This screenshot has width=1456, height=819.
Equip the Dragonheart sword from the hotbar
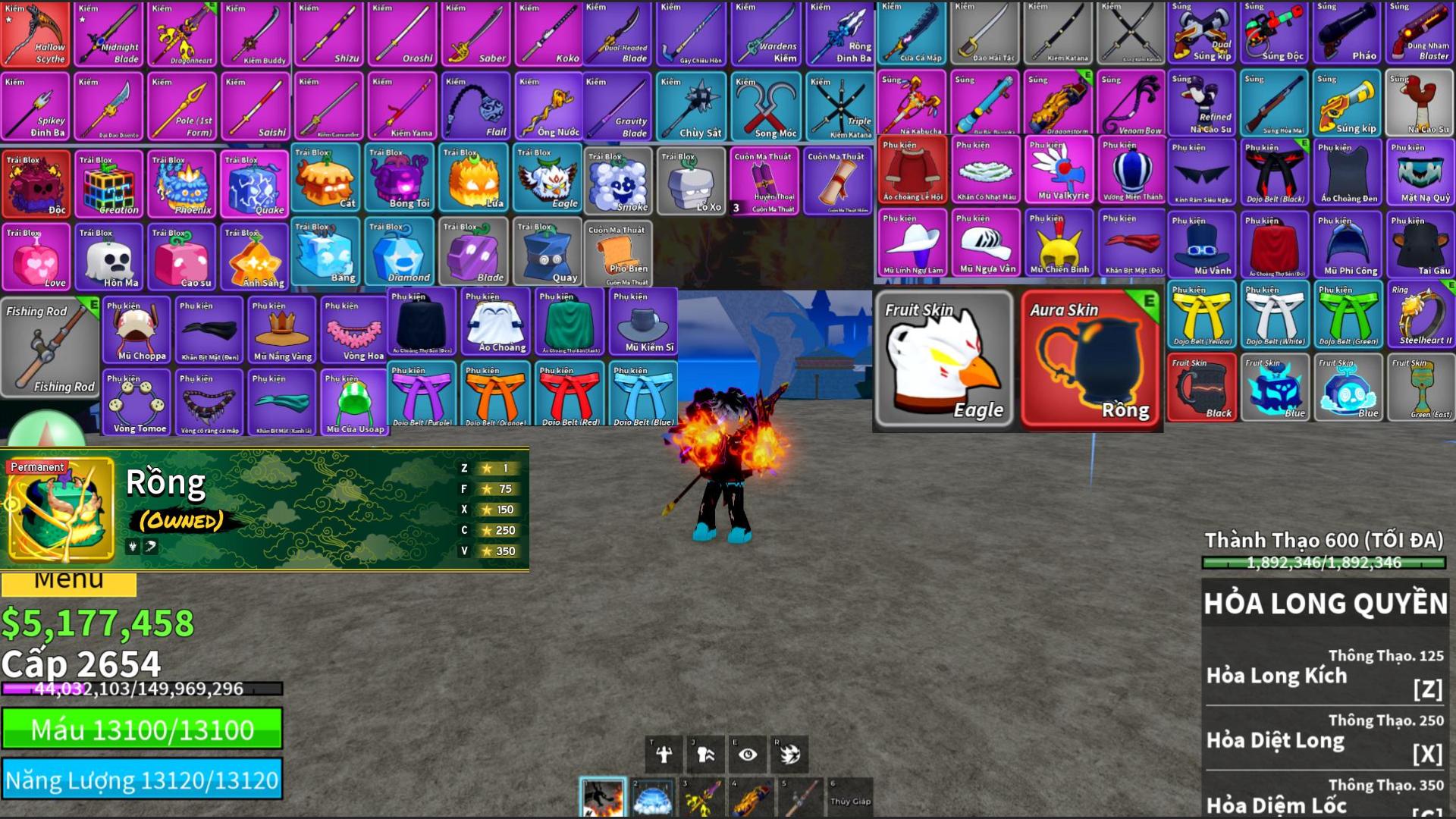pos(702,799)
